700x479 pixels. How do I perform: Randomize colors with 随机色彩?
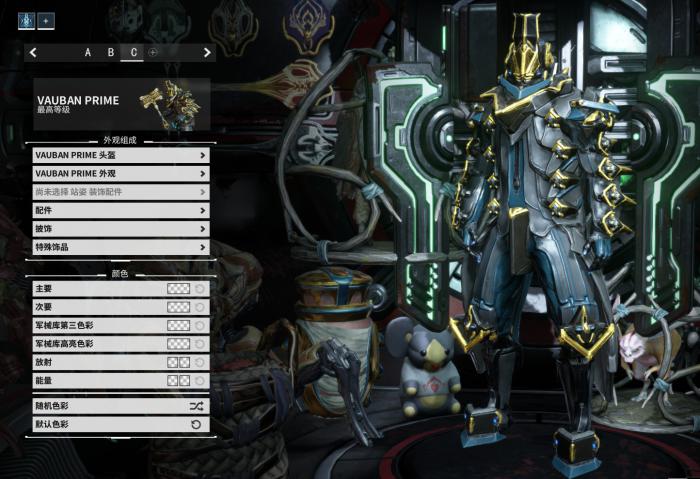pyautogui.click(x=121, y=406)
